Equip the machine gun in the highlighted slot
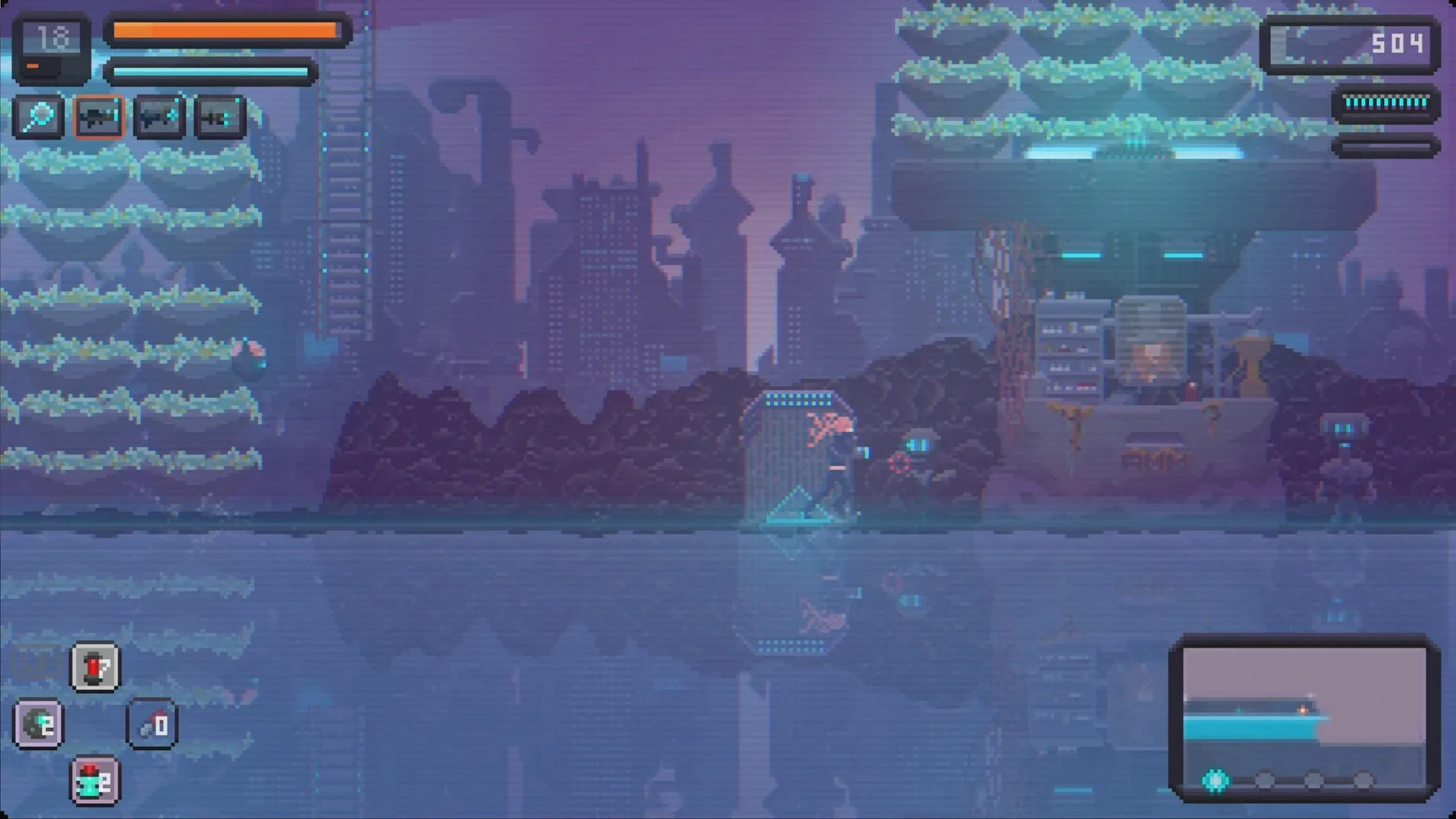 pyautogui.click(x=99, y=117)
